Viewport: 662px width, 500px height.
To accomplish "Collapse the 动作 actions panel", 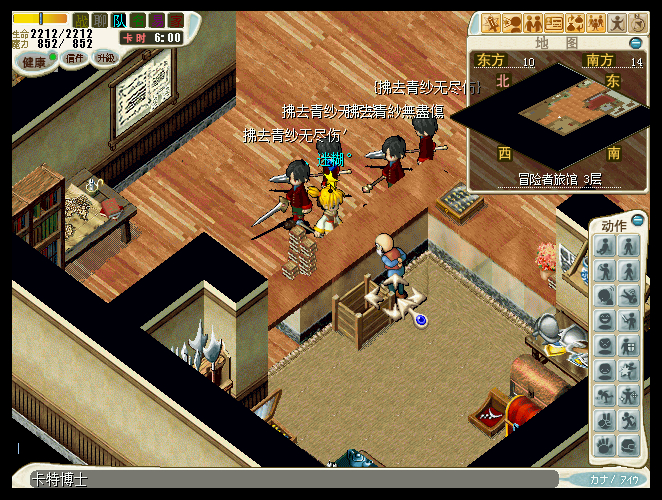I will [x=638, y=222].
